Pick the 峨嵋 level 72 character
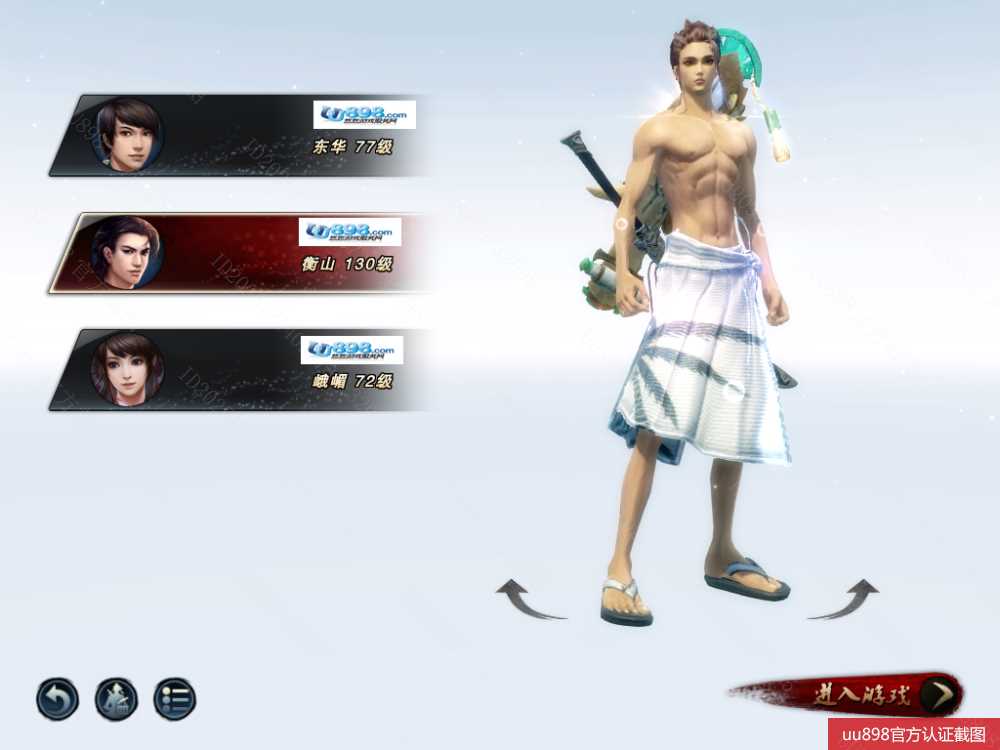Viewport: 1000px width, 750px height. coord(240,369)
